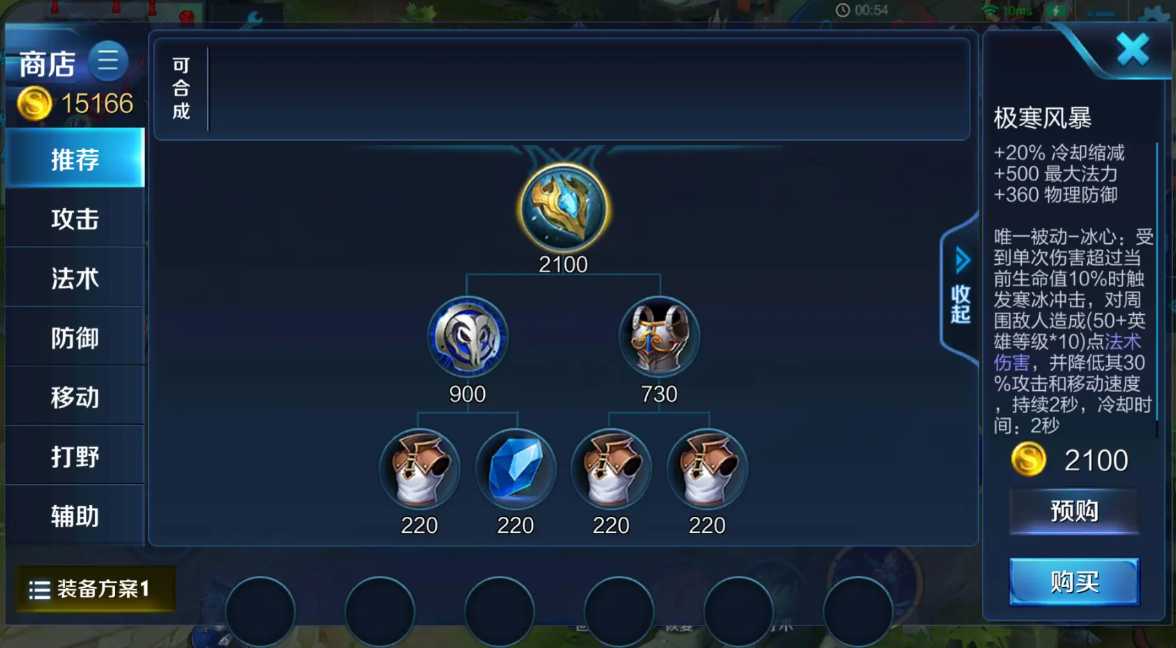This screenshot has height=648, width=1176.
Task: Pre-order the item with 预购 button
Action: point(1074,512)
